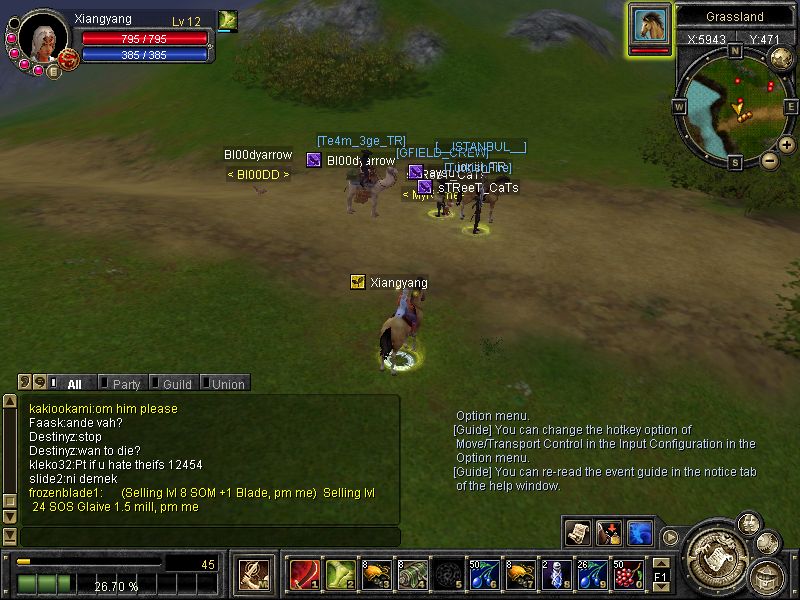Select the Union chat tab
Viewport: 800px width, 600px height.
(225, 383)
